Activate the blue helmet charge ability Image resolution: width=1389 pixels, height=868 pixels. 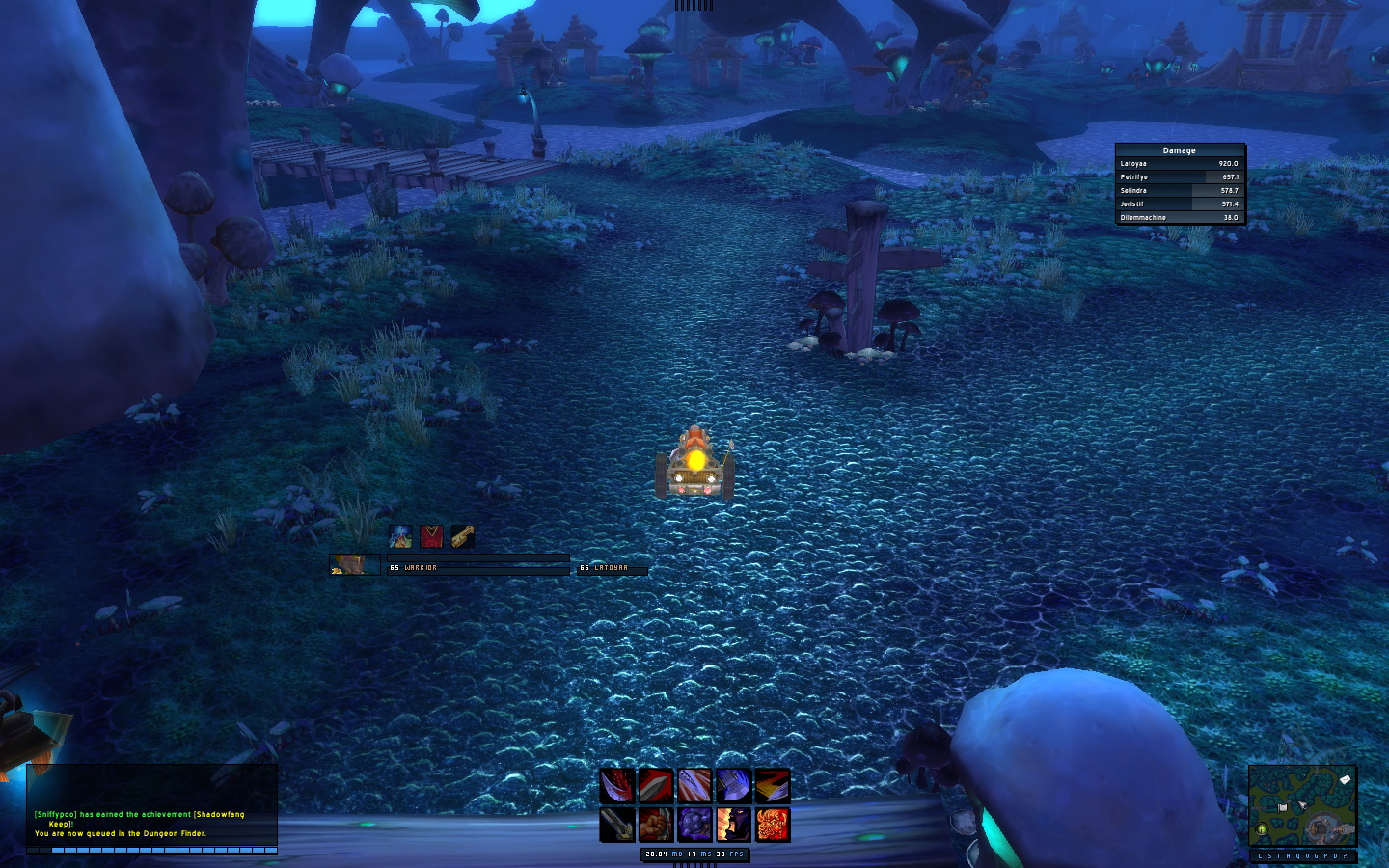[733, 786]
